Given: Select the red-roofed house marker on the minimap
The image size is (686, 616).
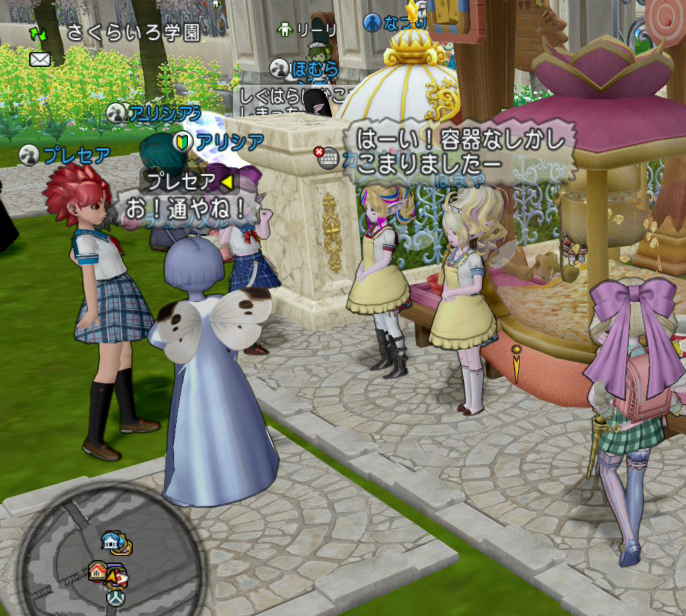Looking at the screenshot, I should (x=99, y=571).
